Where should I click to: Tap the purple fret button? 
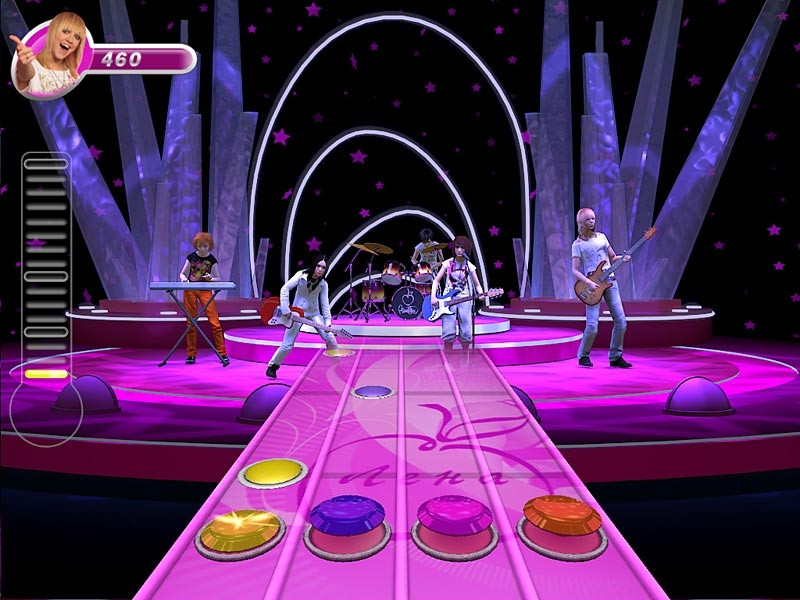point(347,519)
